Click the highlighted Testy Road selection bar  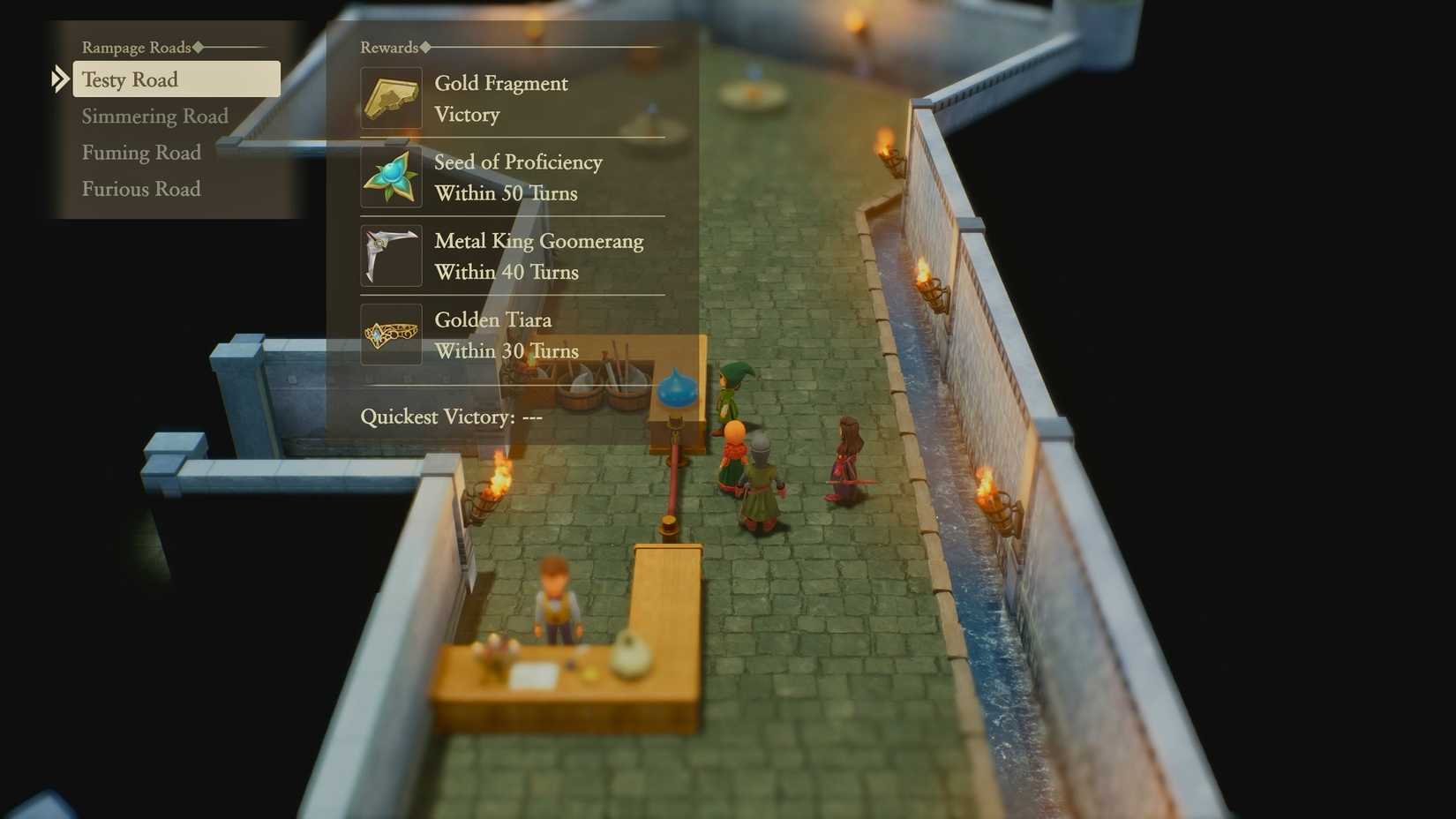[176, 79]
